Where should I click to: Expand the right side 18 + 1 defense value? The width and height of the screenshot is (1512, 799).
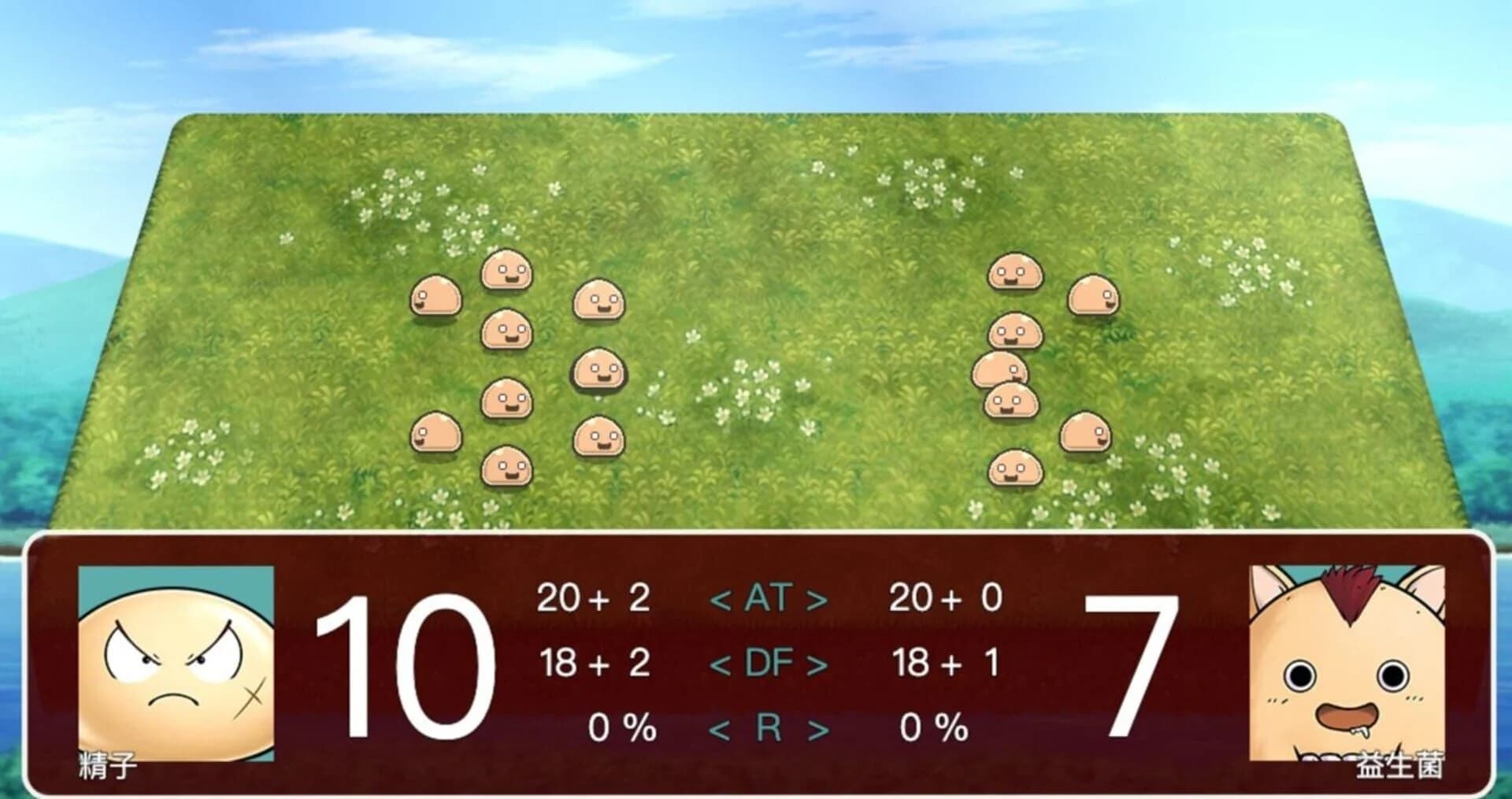pos(947,661)
